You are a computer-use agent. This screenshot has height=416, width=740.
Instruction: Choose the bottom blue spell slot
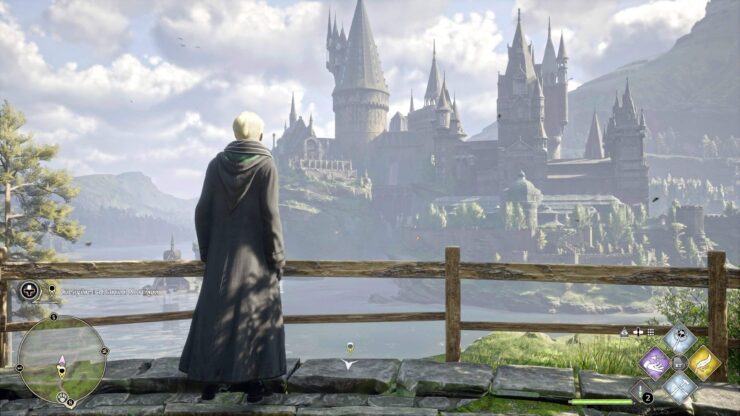click(x=680, y=387)
